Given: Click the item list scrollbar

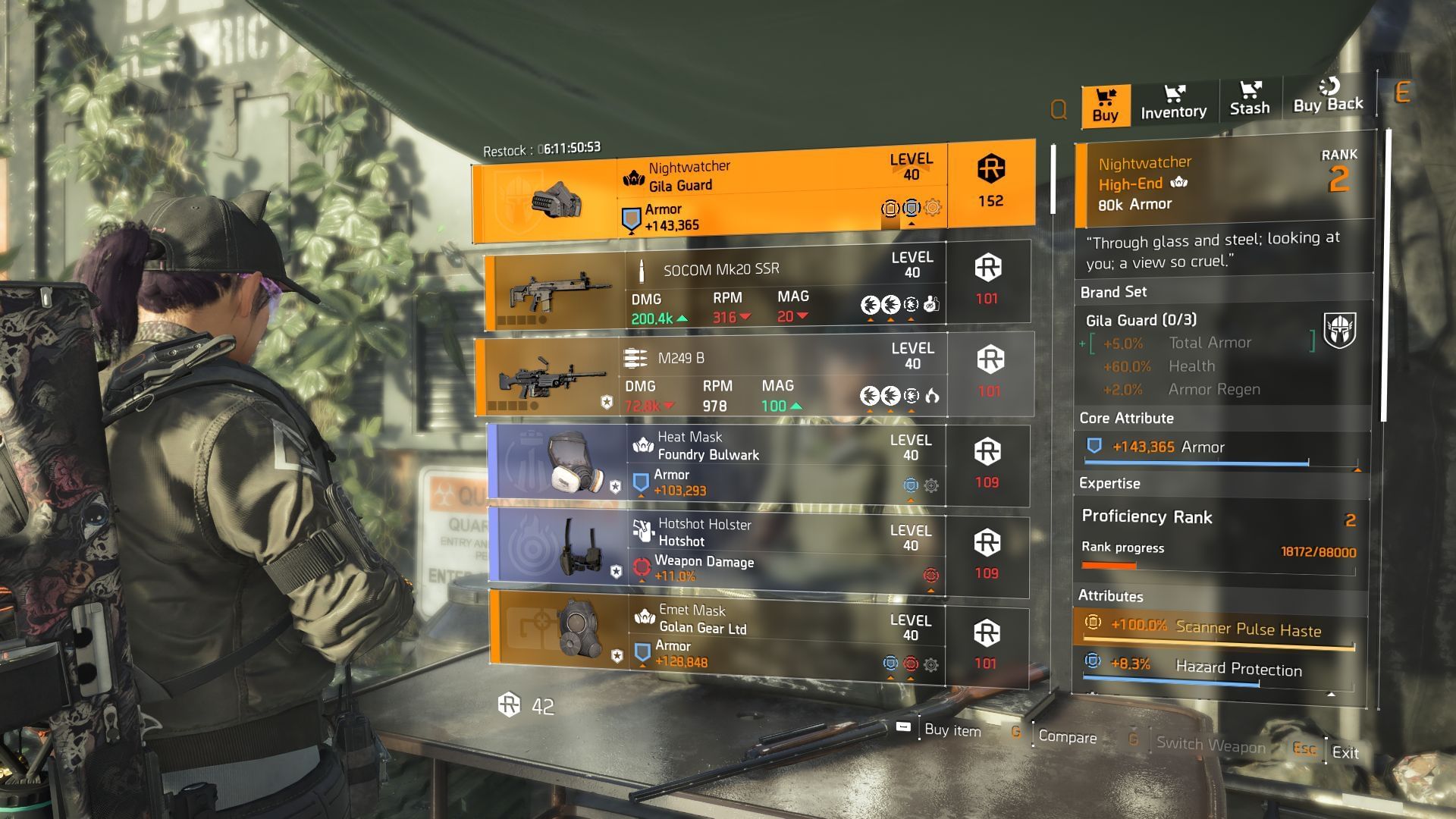Looking at the screenshot, I should click(x=1053, y=179).
